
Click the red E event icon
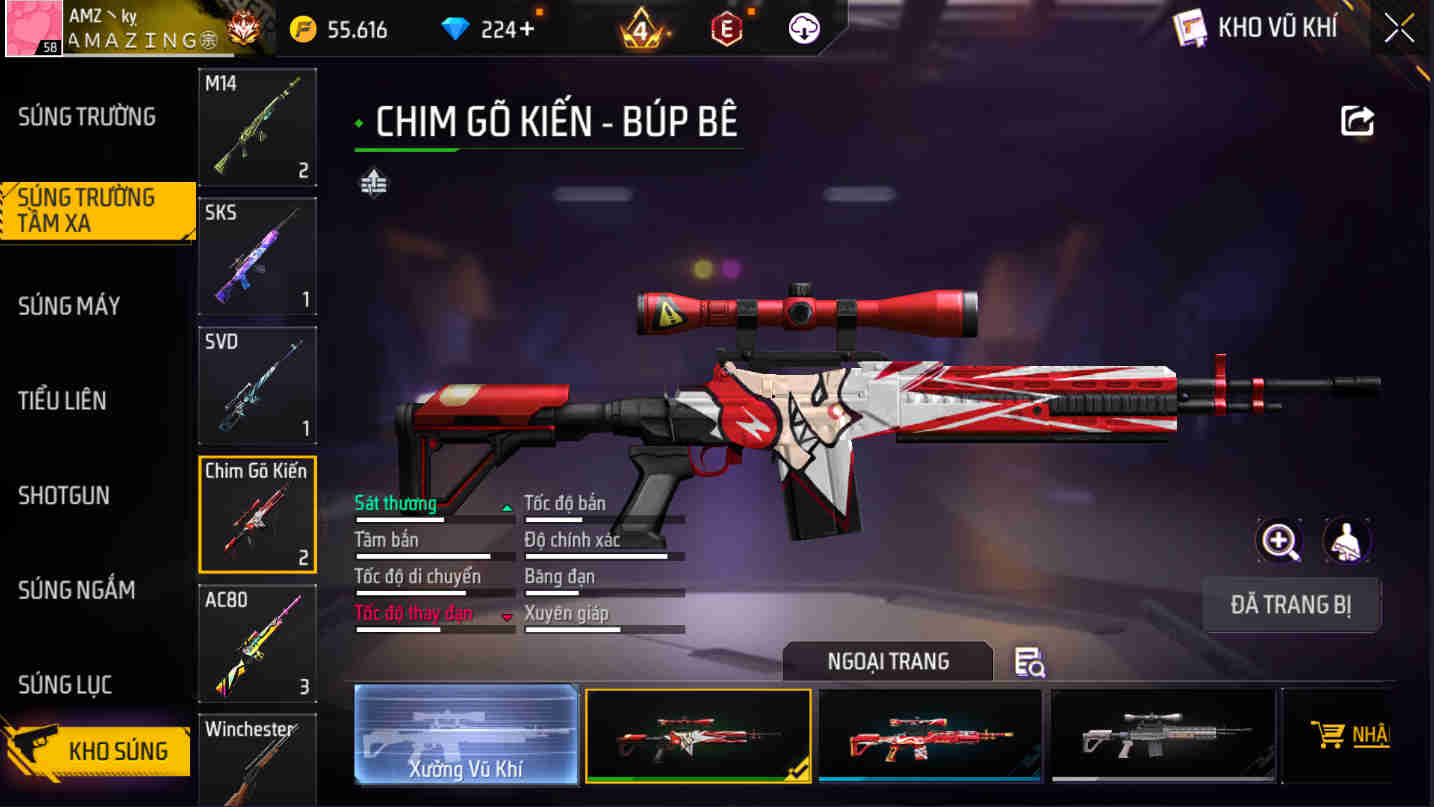click(x=725, y=28)
